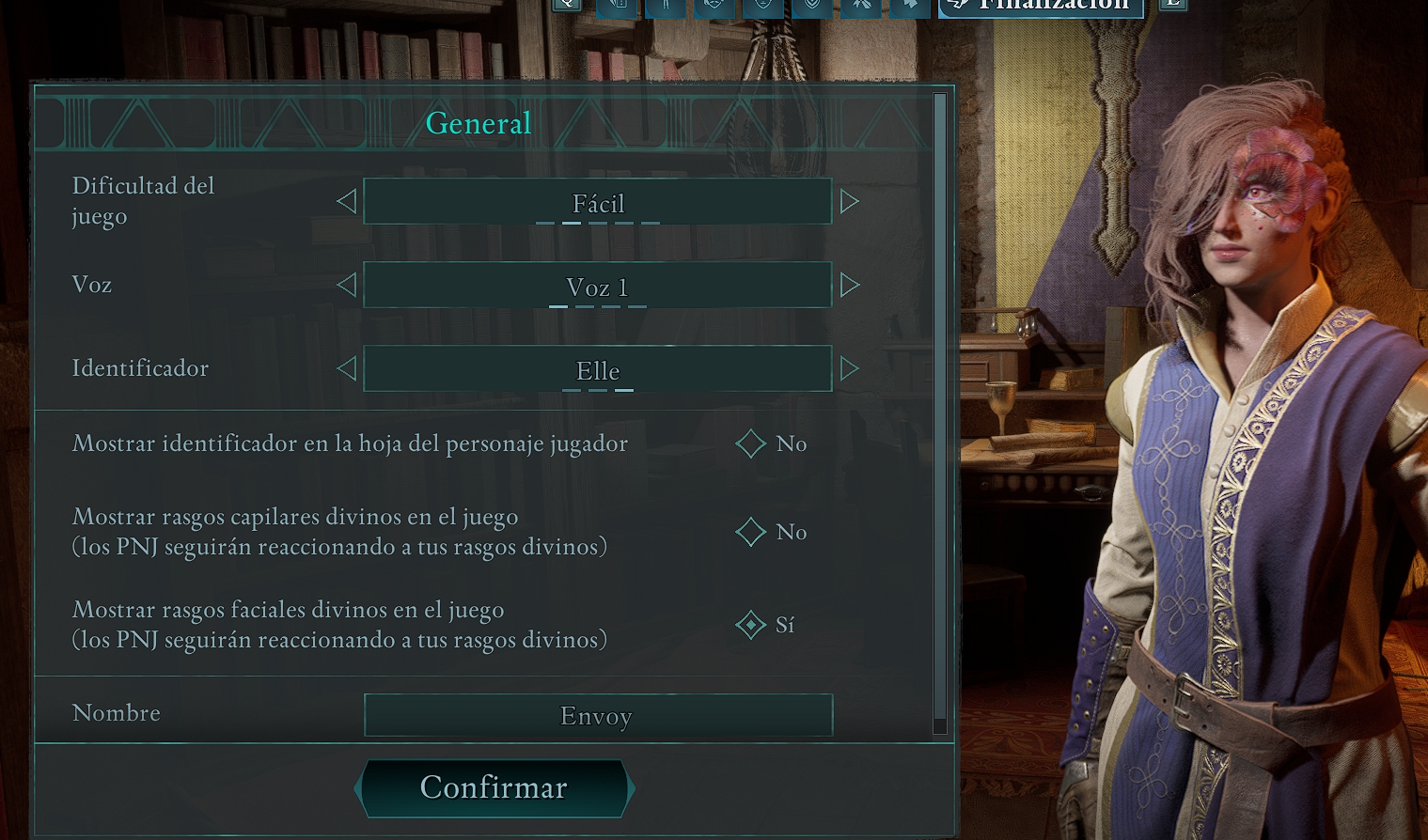Switch to the previous voice option

pos(347,285)
